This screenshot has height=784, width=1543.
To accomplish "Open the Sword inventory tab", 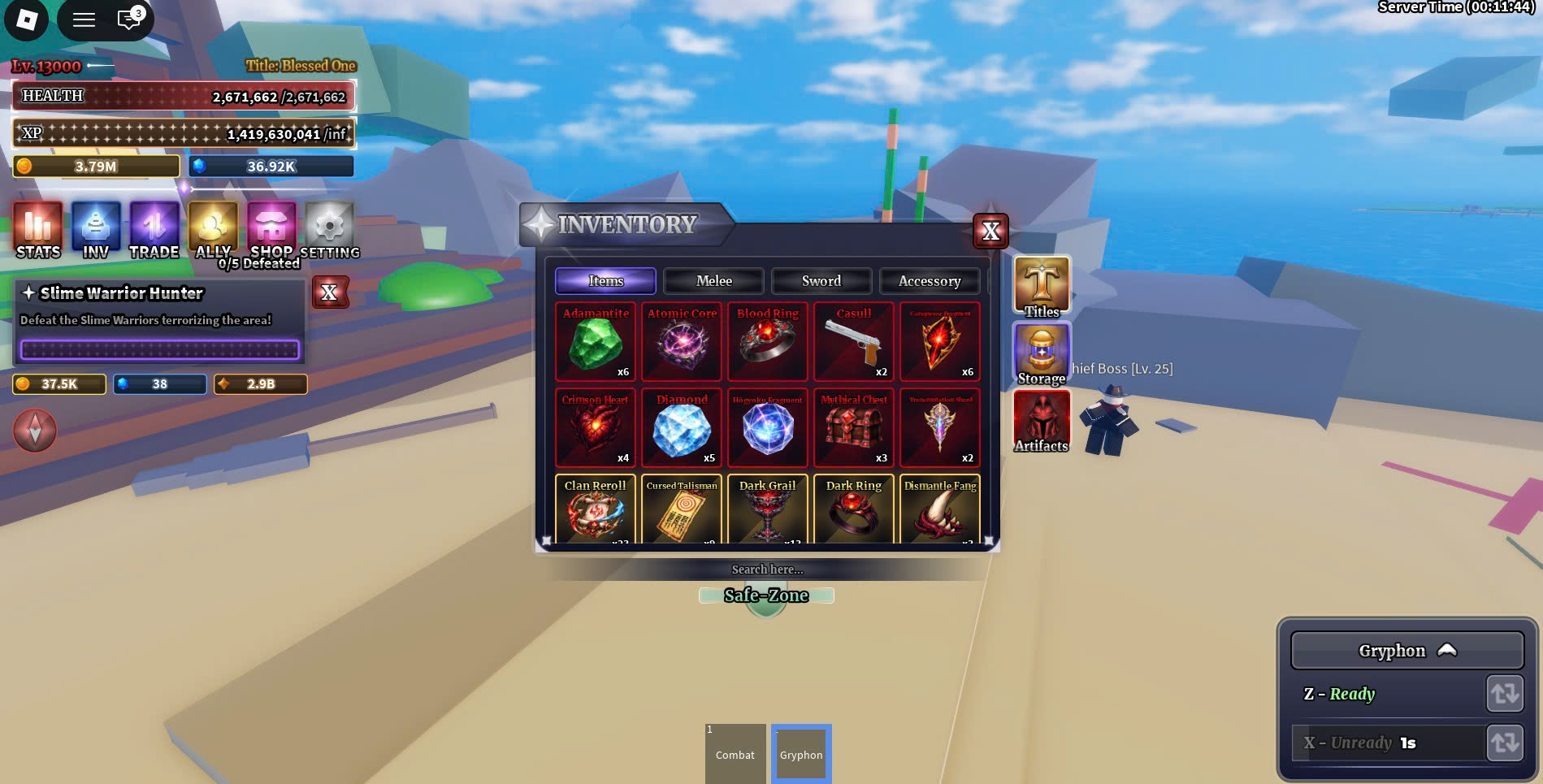I will click(x=821, y=281).
